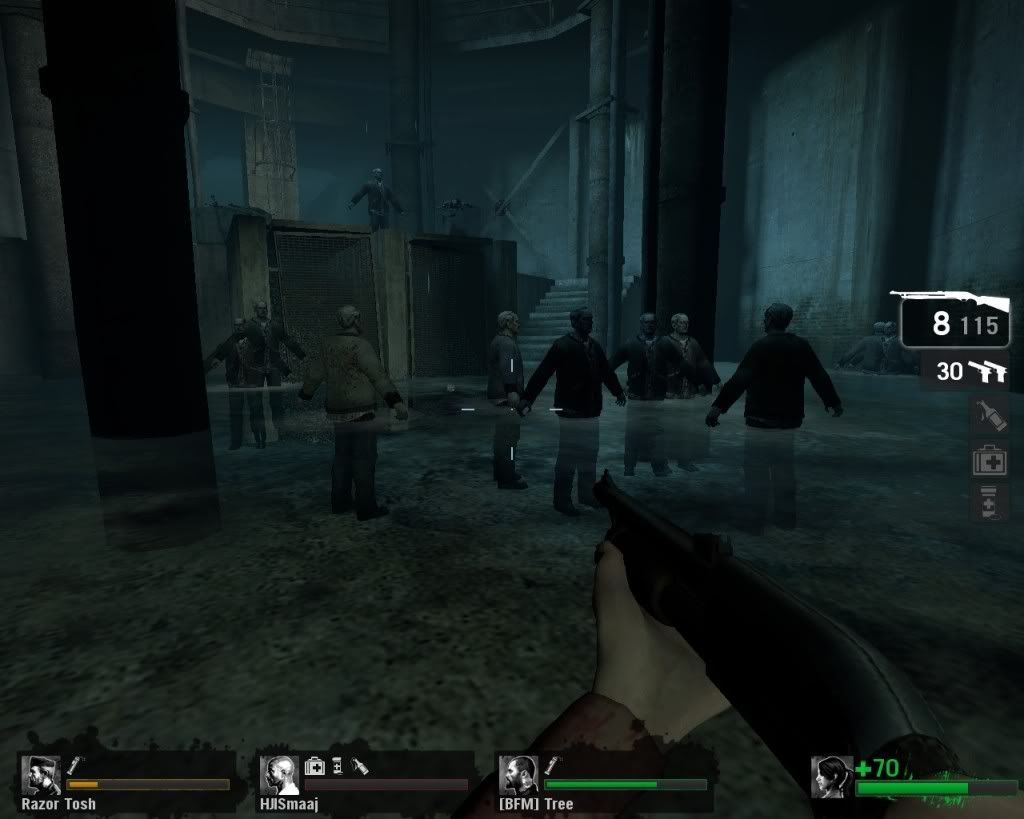This screenshot has height=819, width=1024.
Task: Switch to the dual pistols slot
Action: tap(964, 372)
